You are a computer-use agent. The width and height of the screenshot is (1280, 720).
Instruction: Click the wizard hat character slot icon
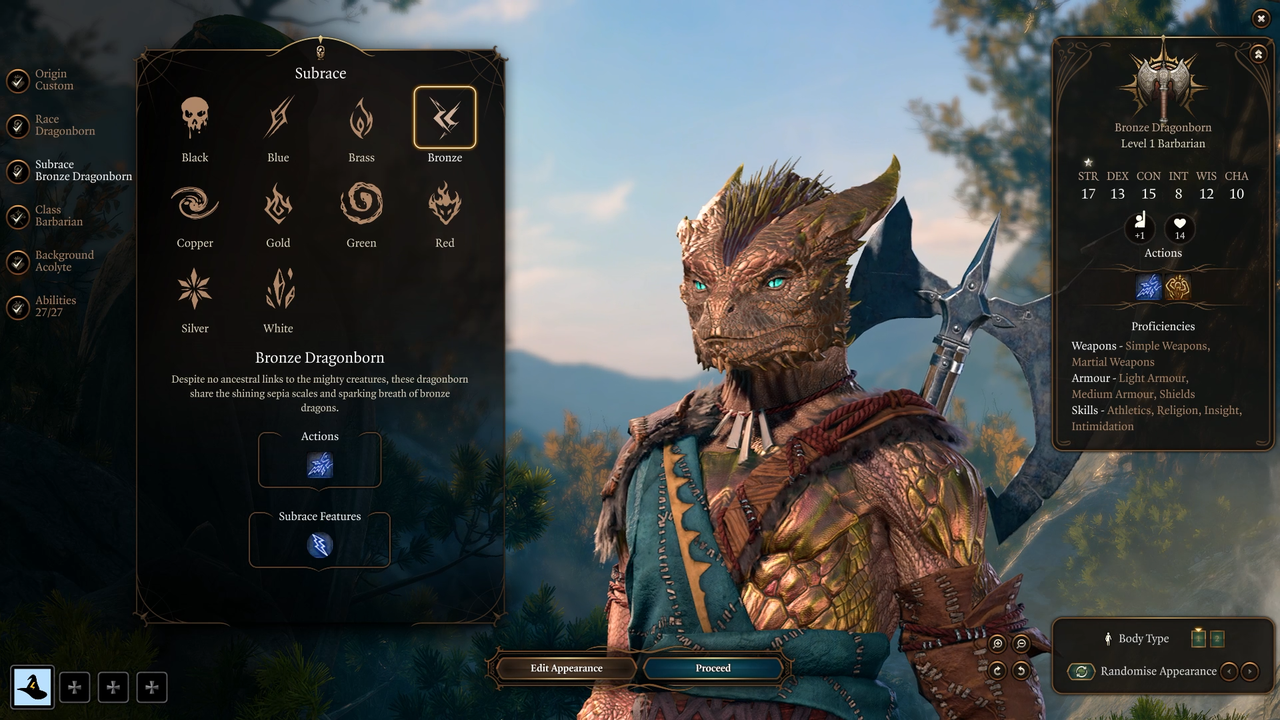(x=33, y=687)
